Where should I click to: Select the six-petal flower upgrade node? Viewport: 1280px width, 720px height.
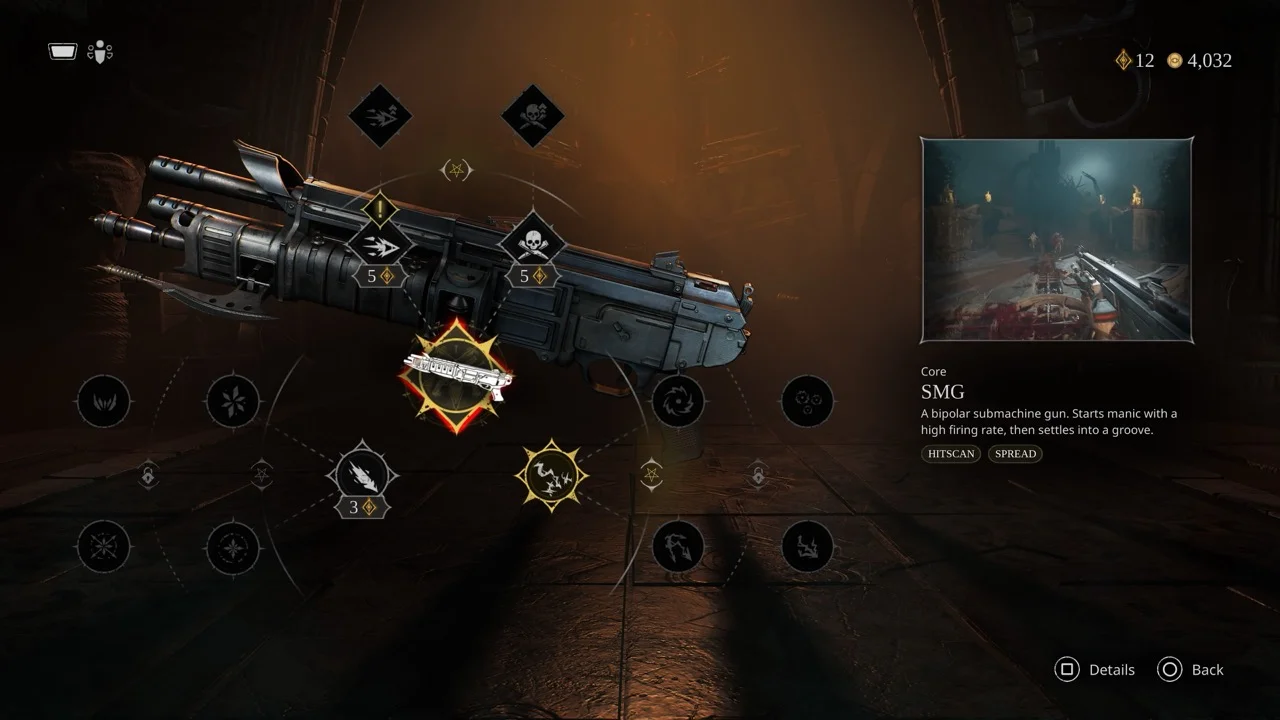click(x=233, y=402)
